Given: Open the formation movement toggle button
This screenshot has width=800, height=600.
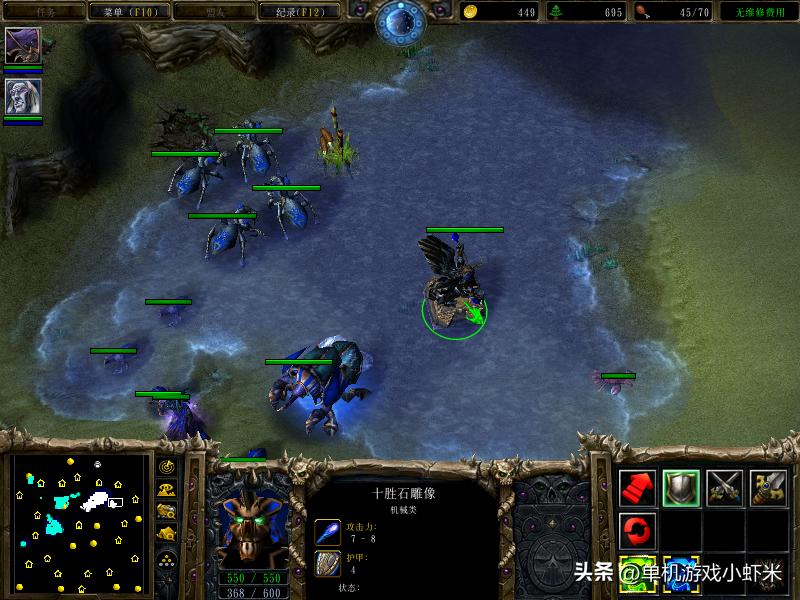Looking at the screenshot, I should pyautogui.click(x=166, y=557).
